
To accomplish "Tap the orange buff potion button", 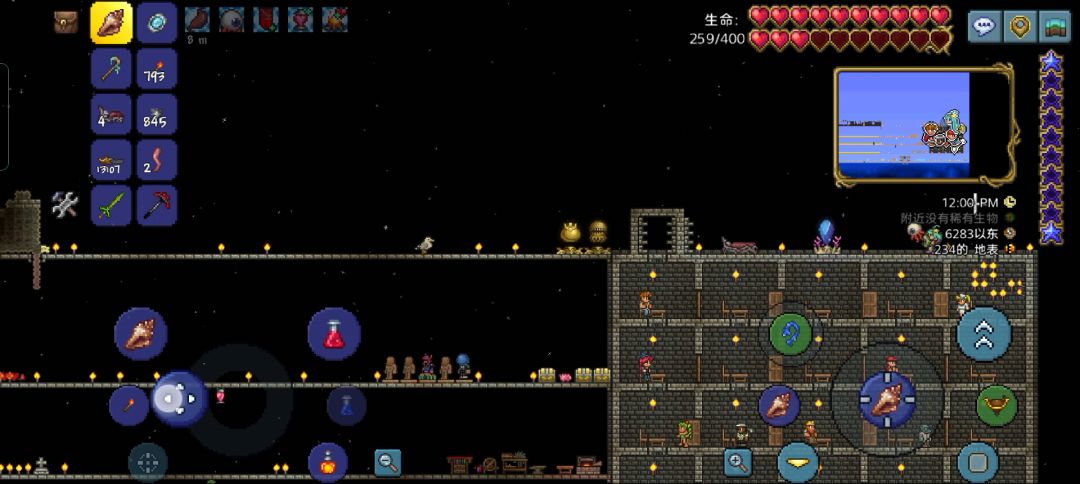I will pyautogui.click(x=327, y=462).
